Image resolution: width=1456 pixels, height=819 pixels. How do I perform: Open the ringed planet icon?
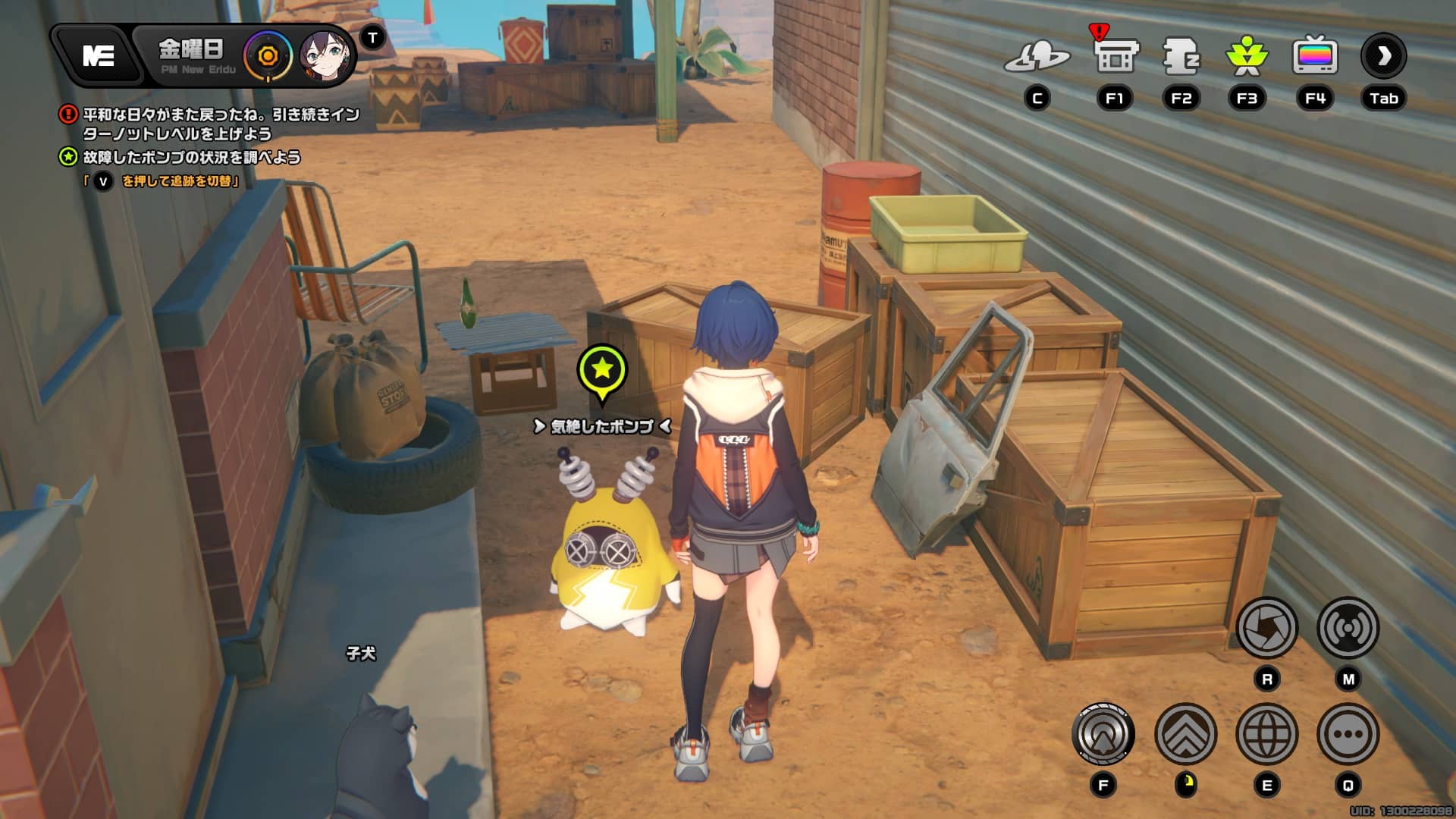tap(1037, 57)
